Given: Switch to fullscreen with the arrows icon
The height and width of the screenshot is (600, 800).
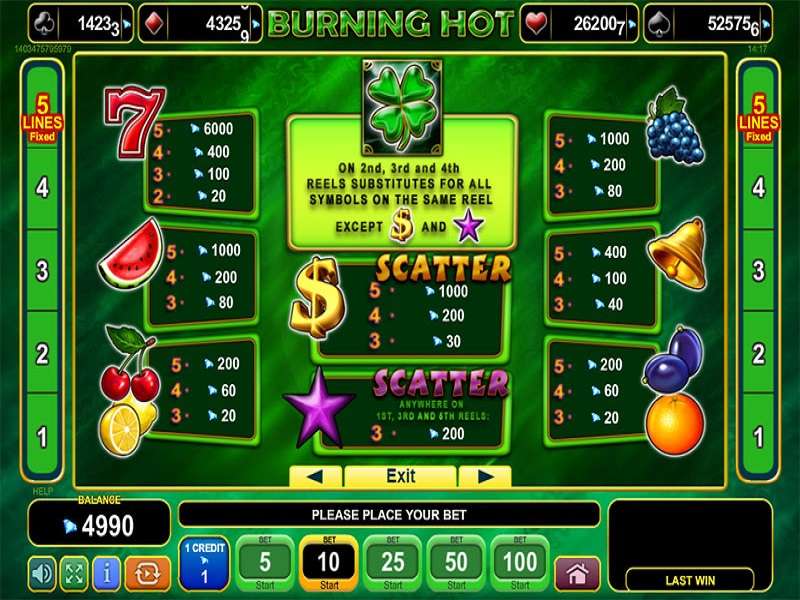Looking at the screenshot, I should (74, 574).
